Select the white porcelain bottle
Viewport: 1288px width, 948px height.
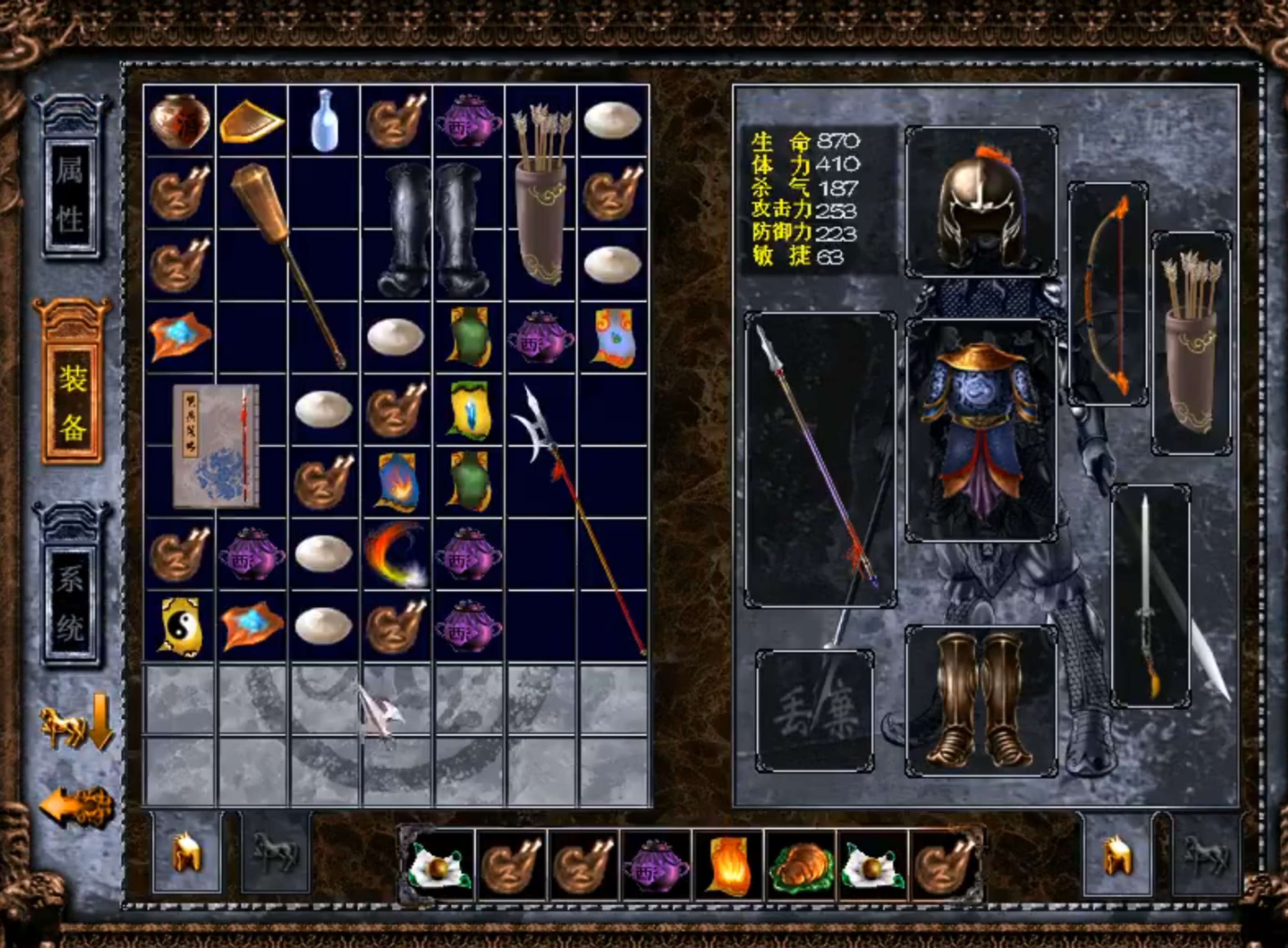coord(324,120)
